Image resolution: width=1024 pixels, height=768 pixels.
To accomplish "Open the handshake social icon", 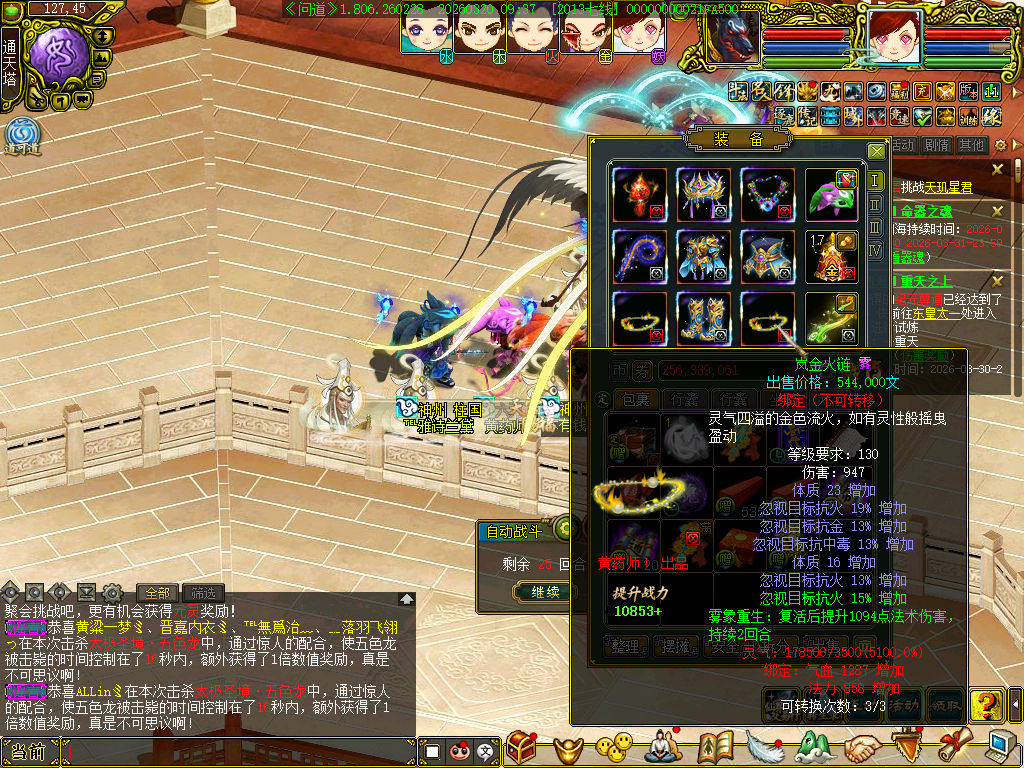I will [861, 746].
